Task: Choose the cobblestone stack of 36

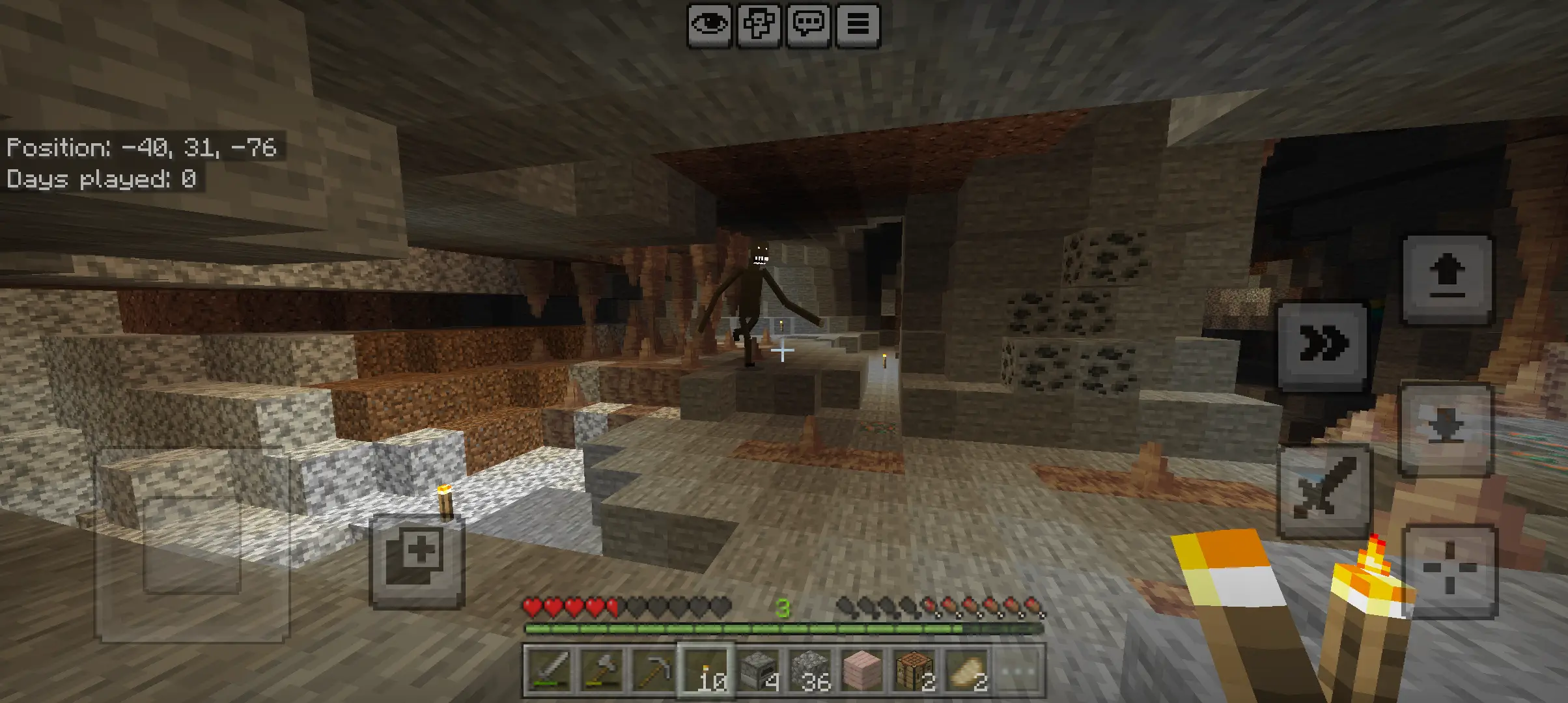Action: [x=811, y=670]
